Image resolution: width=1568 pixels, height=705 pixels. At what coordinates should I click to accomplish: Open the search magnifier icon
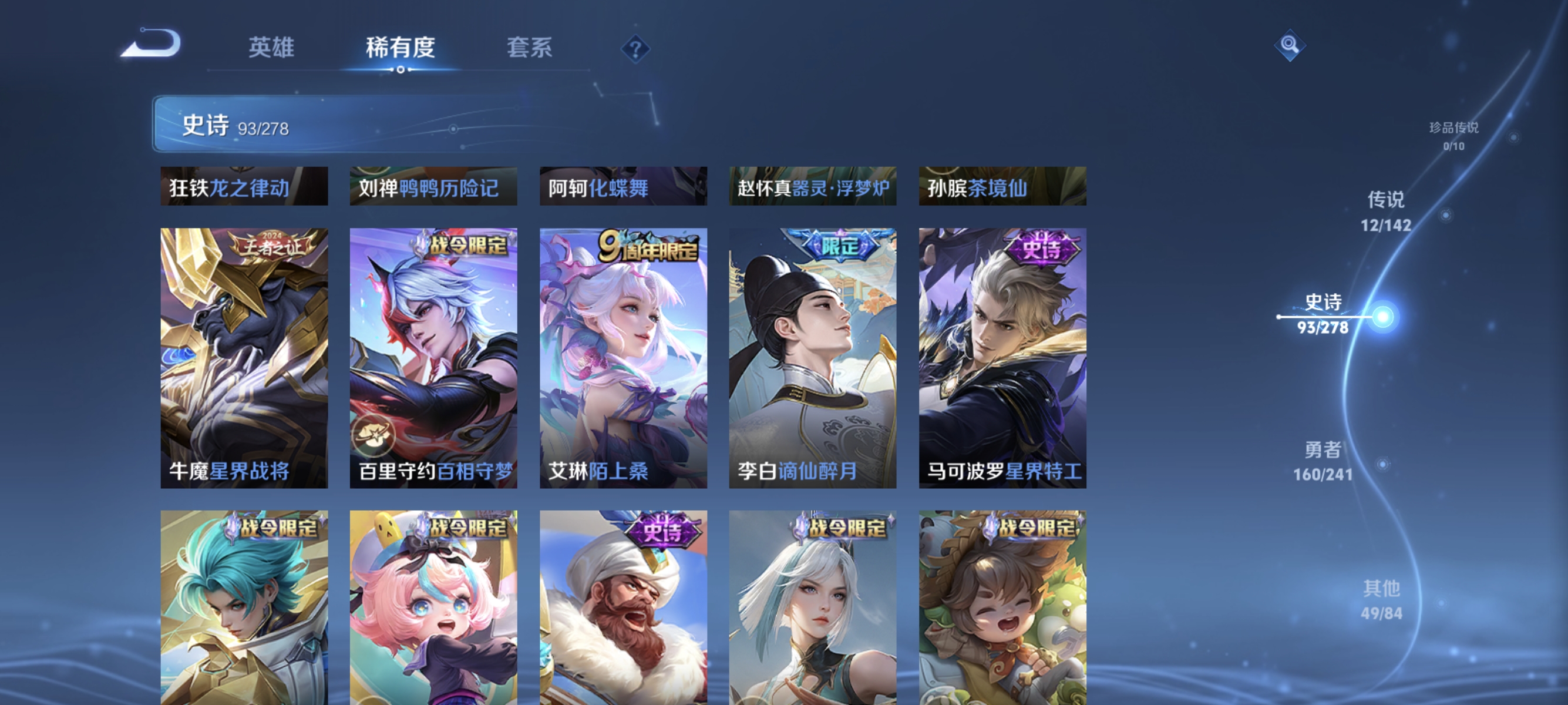tap(1291, 45)
